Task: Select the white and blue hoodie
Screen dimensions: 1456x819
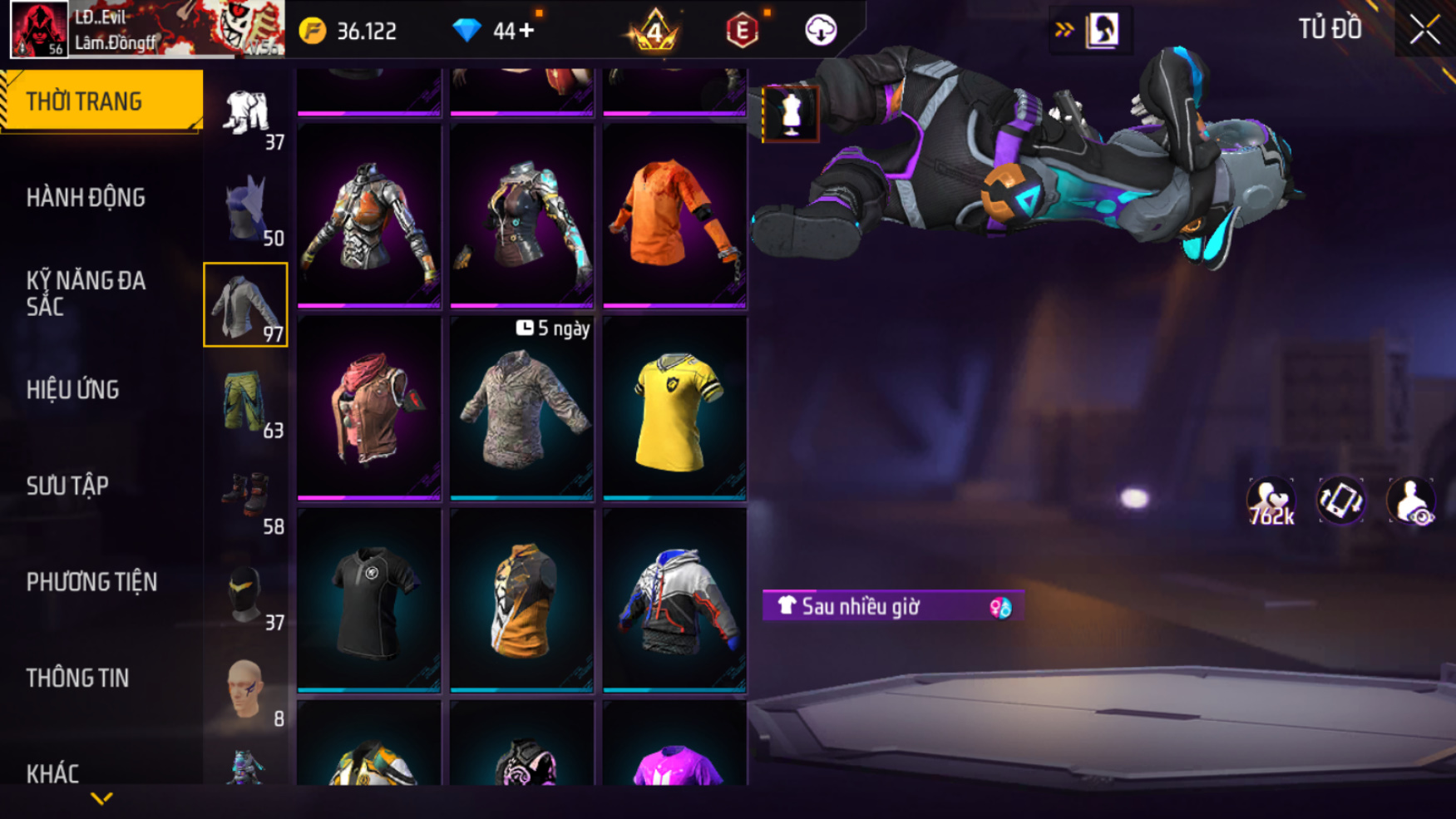Action: (674, 600)
